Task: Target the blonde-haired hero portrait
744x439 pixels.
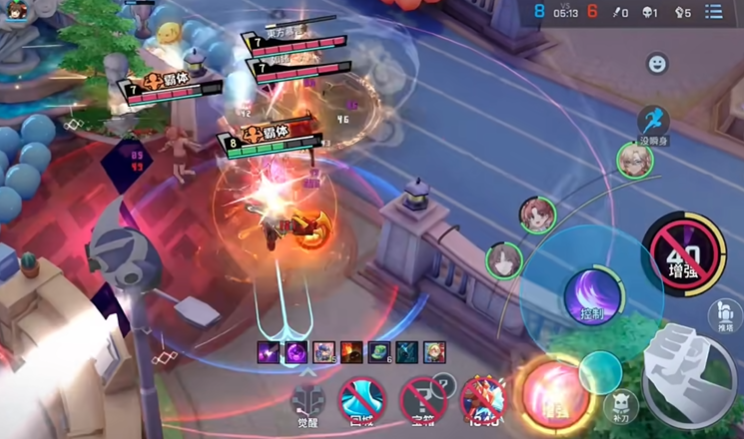Action: (x=634, y=161)
